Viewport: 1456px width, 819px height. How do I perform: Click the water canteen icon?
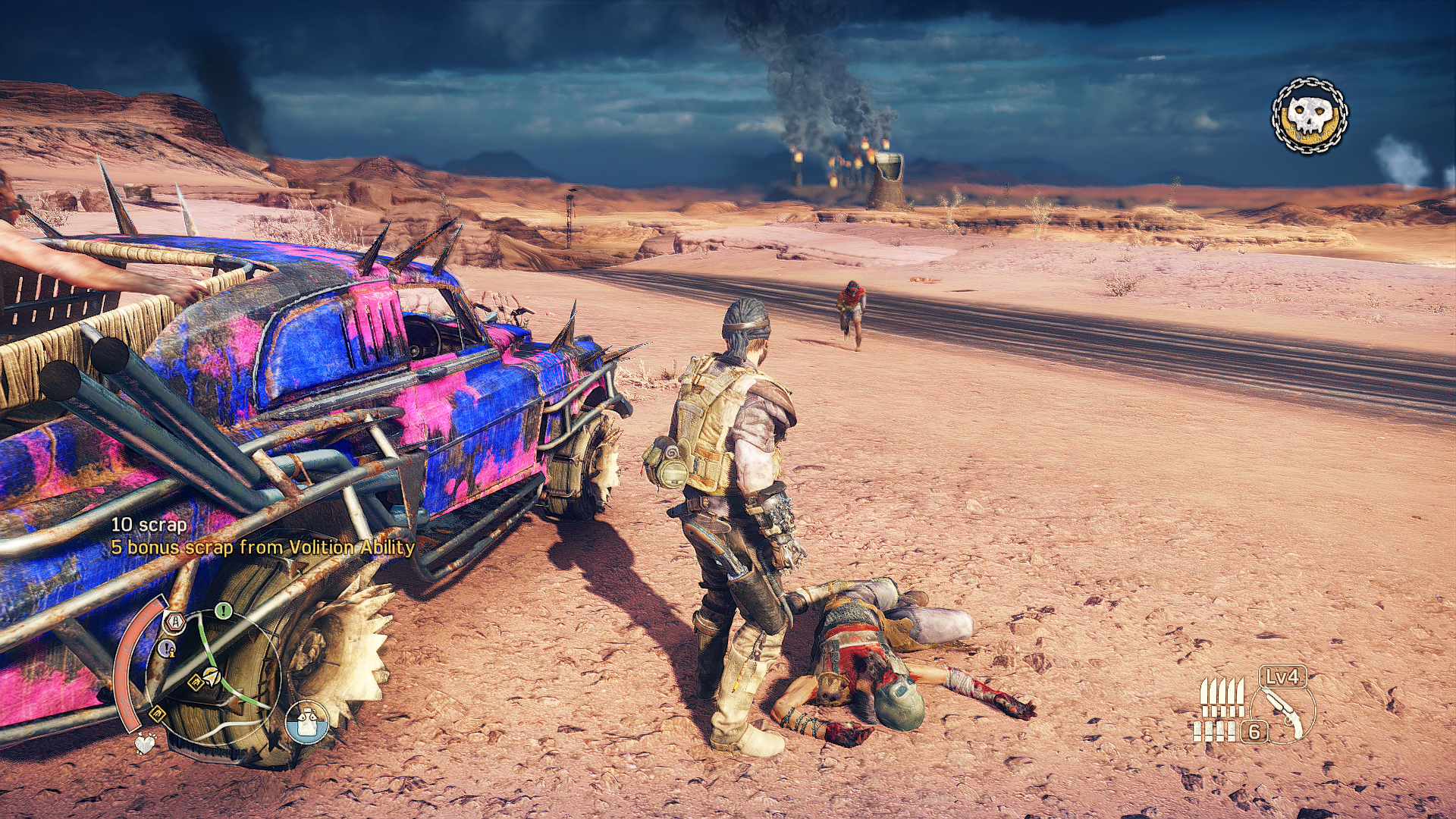pos(307,721)
